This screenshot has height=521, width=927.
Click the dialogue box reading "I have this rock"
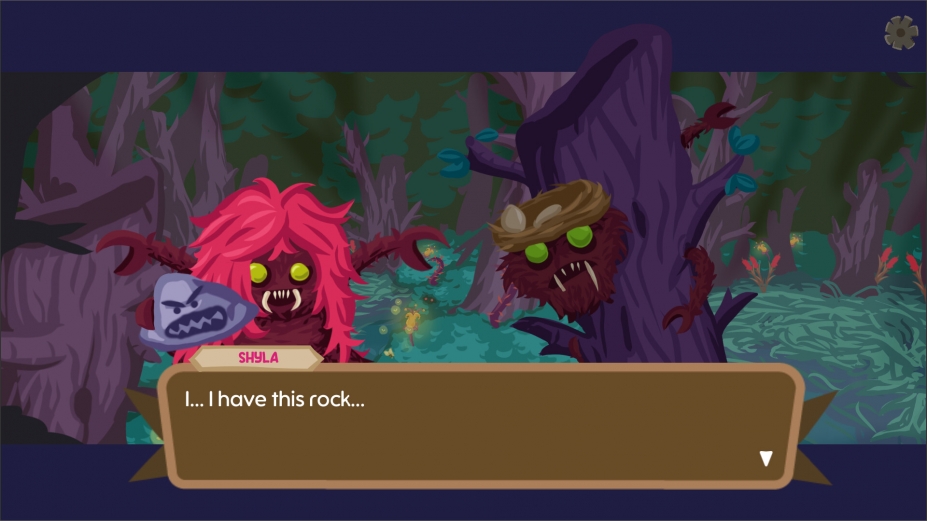[x=480, y=425]
